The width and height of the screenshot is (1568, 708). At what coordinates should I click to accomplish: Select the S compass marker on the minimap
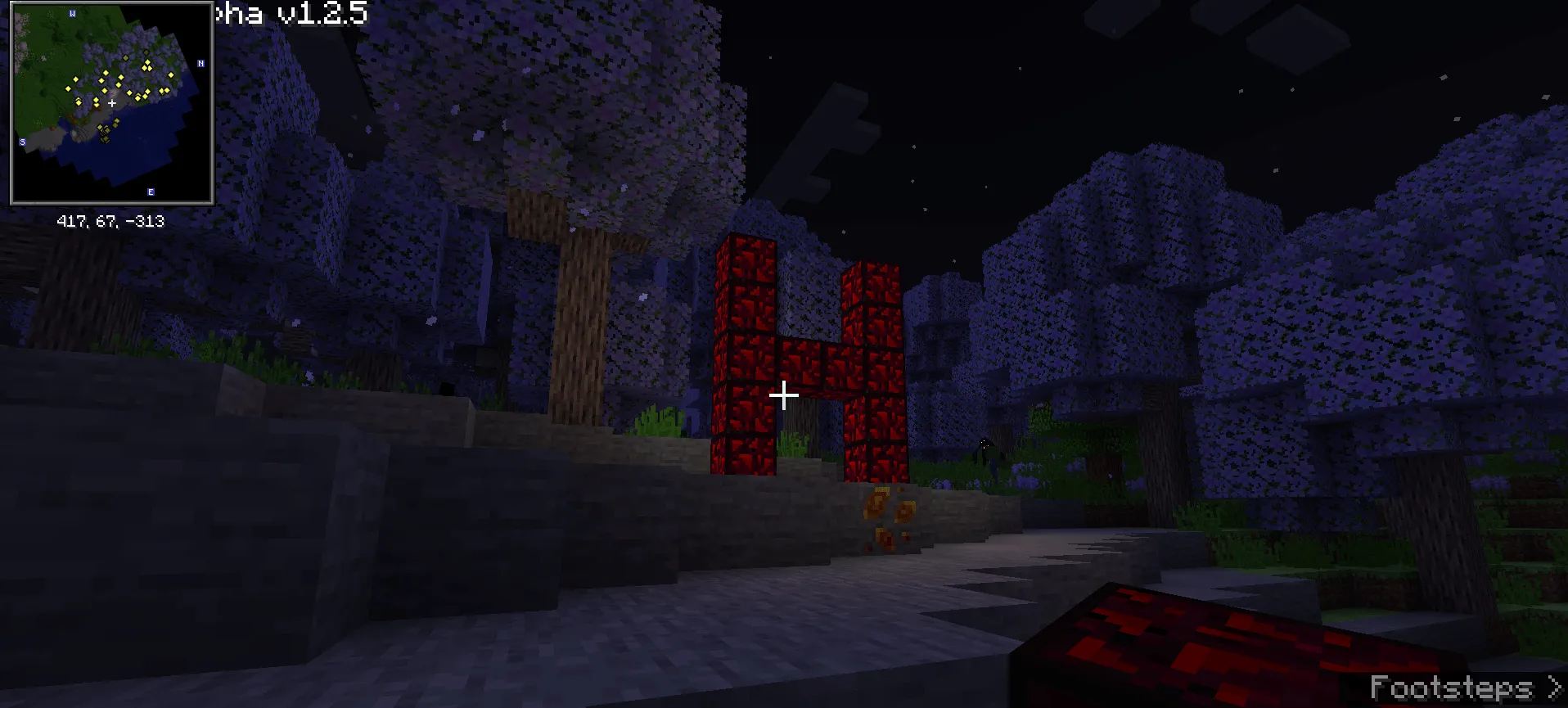click(22, 142)
